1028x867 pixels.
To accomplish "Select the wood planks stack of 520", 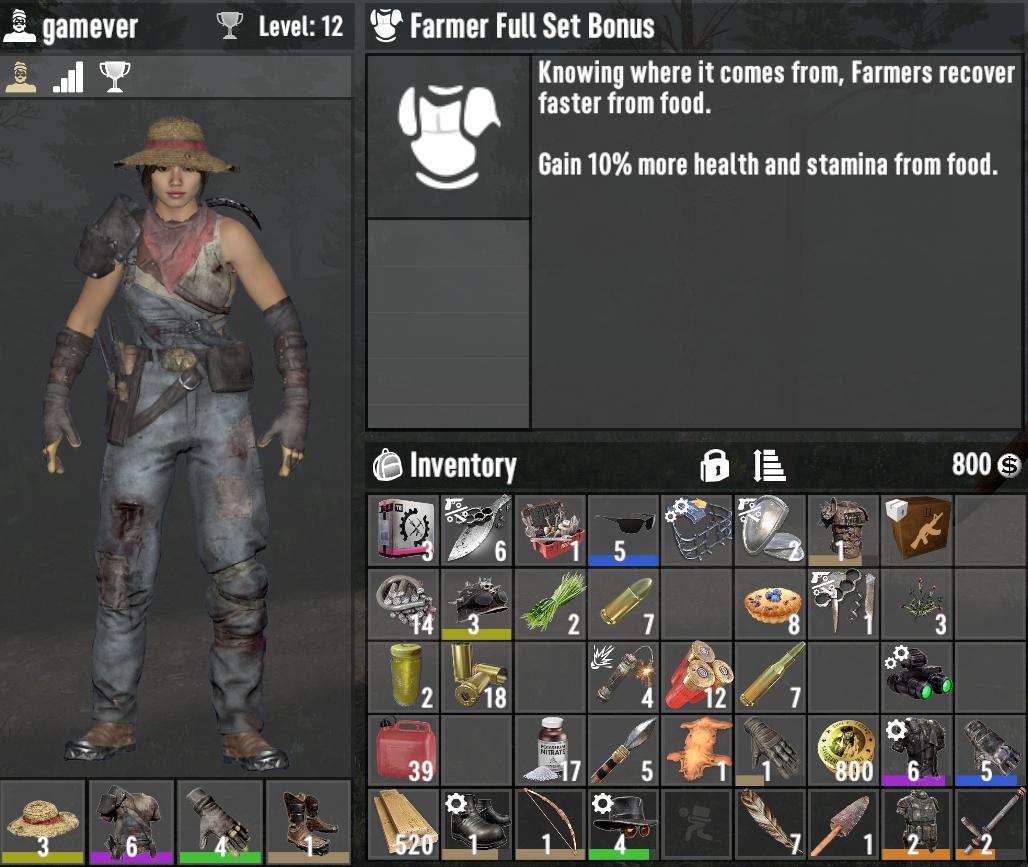I will coord(403,822).
